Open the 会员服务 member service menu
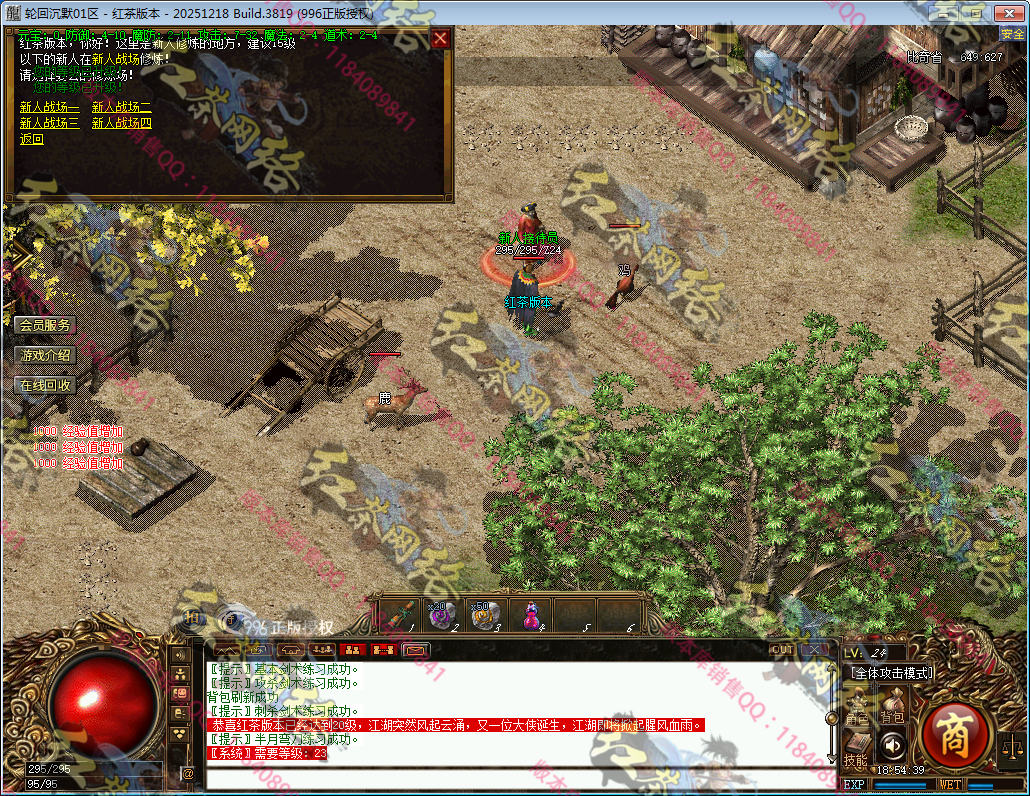 coord(45,325)
